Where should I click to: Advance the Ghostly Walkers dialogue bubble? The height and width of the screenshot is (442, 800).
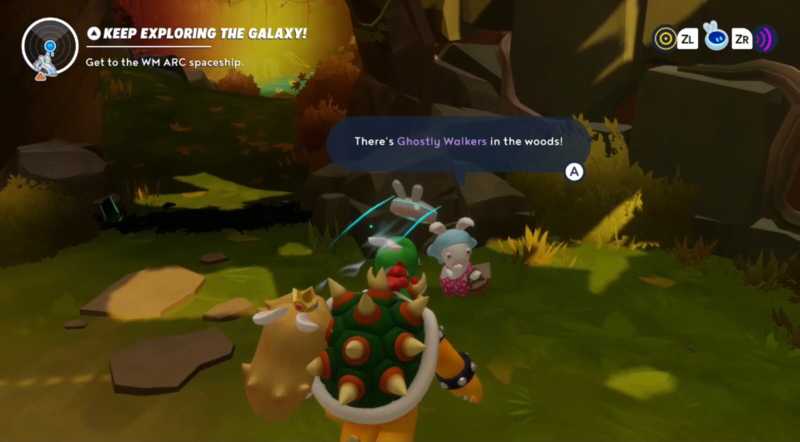click(x=574, y=171)
